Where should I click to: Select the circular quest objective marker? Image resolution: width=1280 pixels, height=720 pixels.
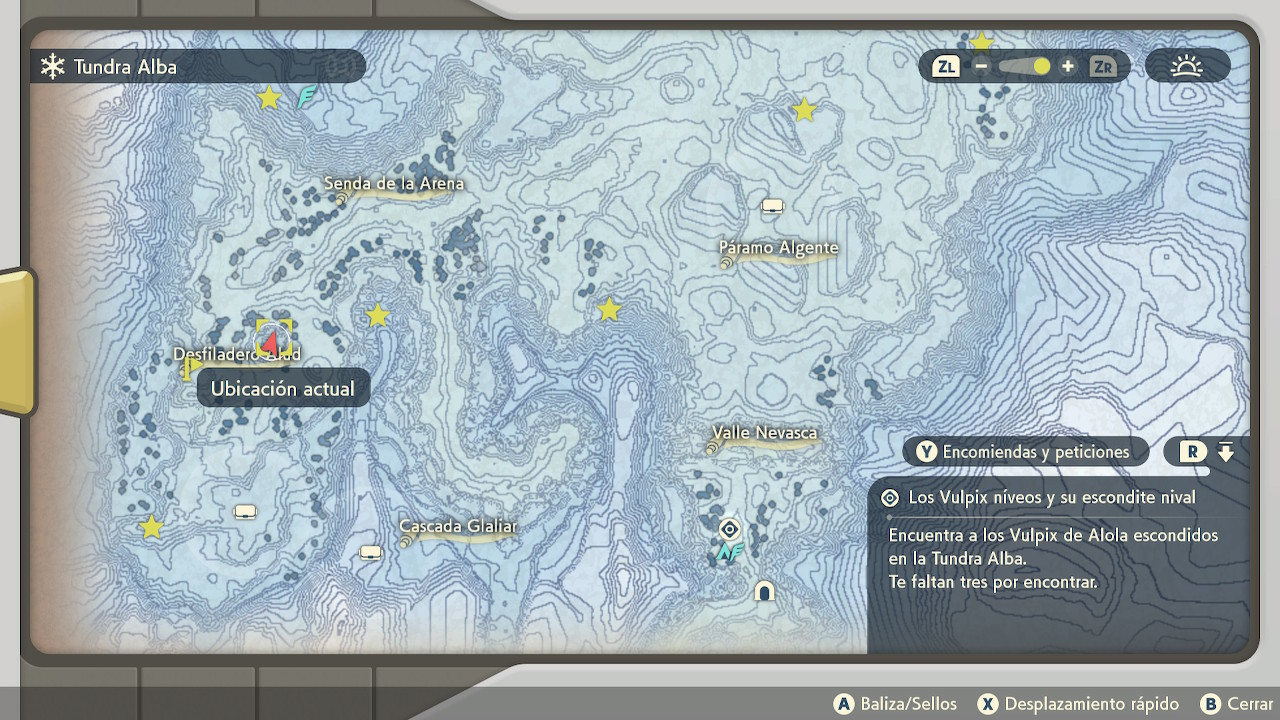(x=730, y=529)
